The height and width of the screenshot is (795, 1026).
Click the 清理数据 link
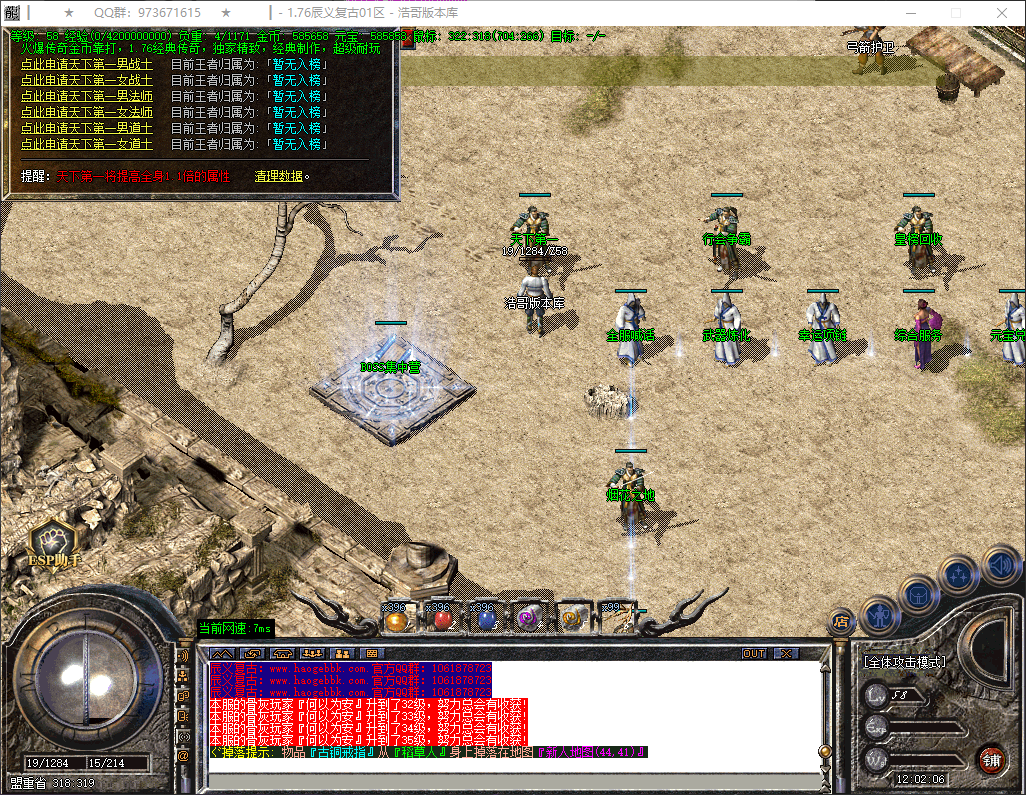[x=278, y=176]
